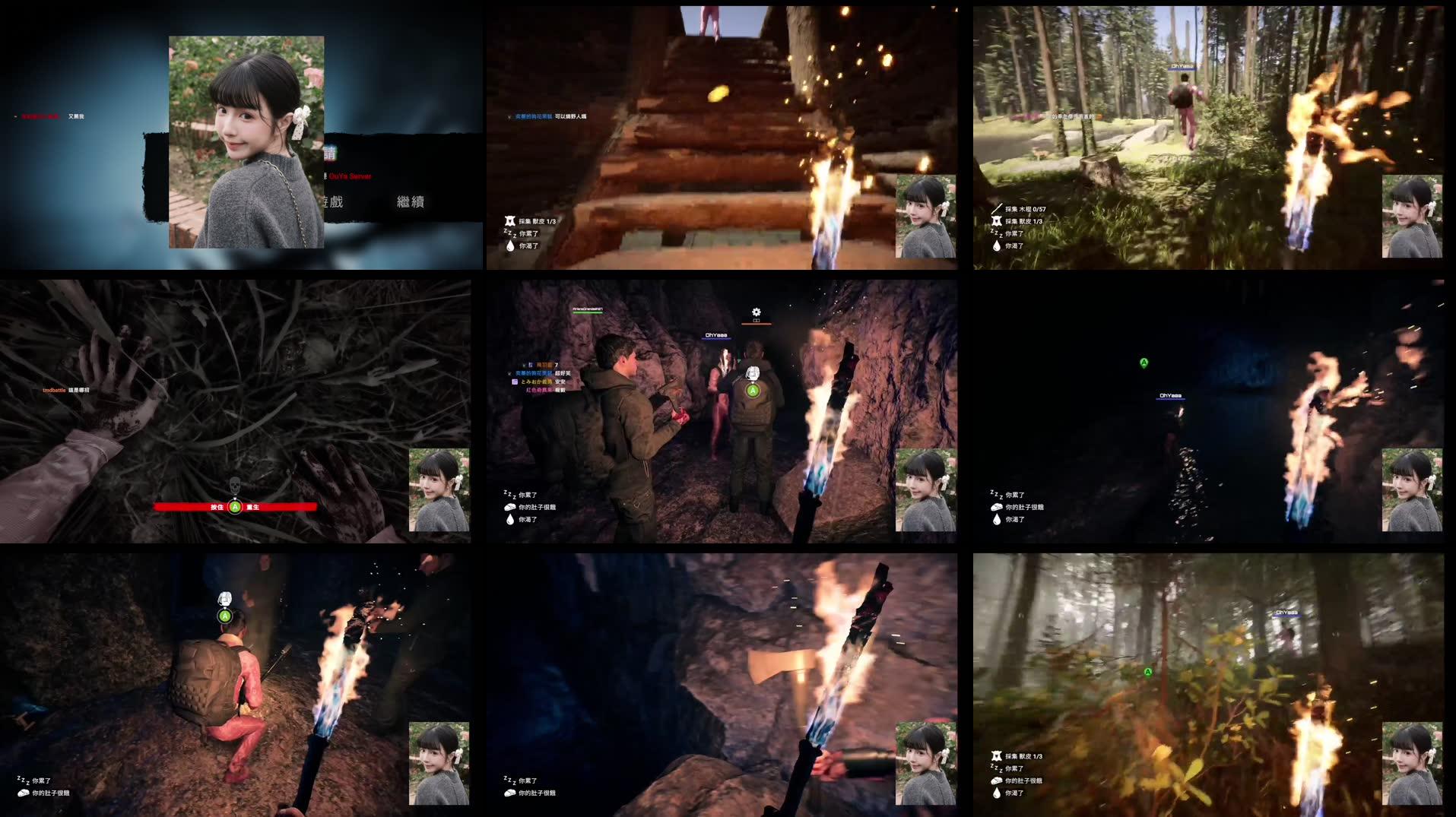
Task: Click the red 按住A重生 respawn bar
Action: tap(236, 505)
